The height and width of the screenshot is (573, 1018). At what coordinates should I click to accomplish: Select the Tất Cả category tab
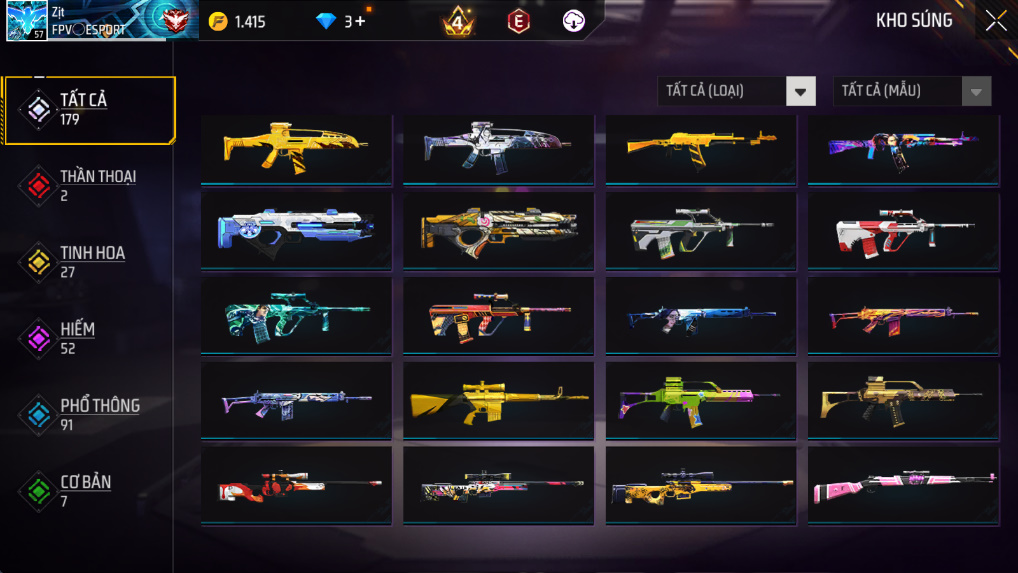tap(89, 109)
